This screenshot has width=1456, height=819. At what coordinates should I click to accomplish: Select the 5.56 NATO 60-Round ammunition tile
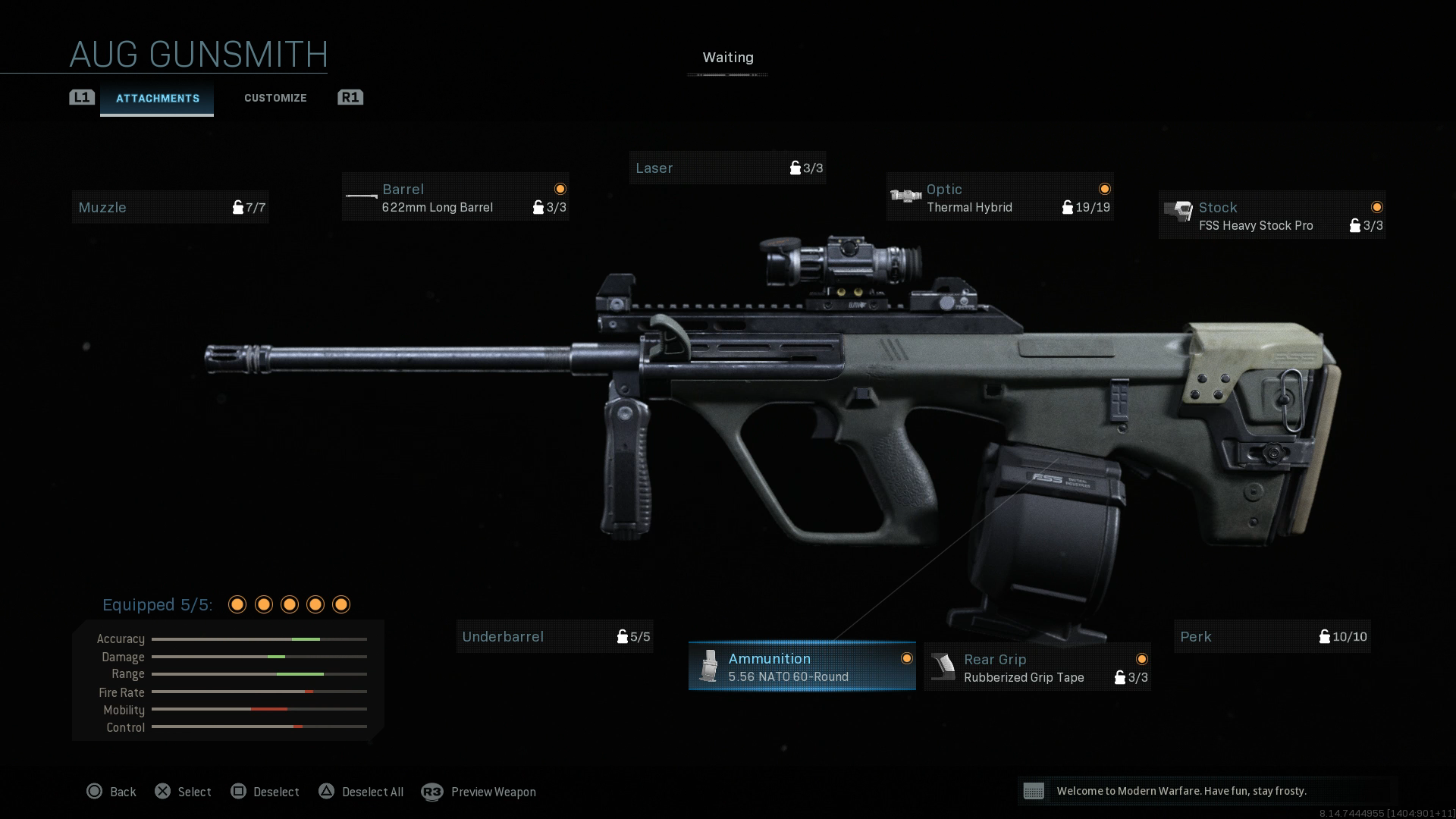802,667
